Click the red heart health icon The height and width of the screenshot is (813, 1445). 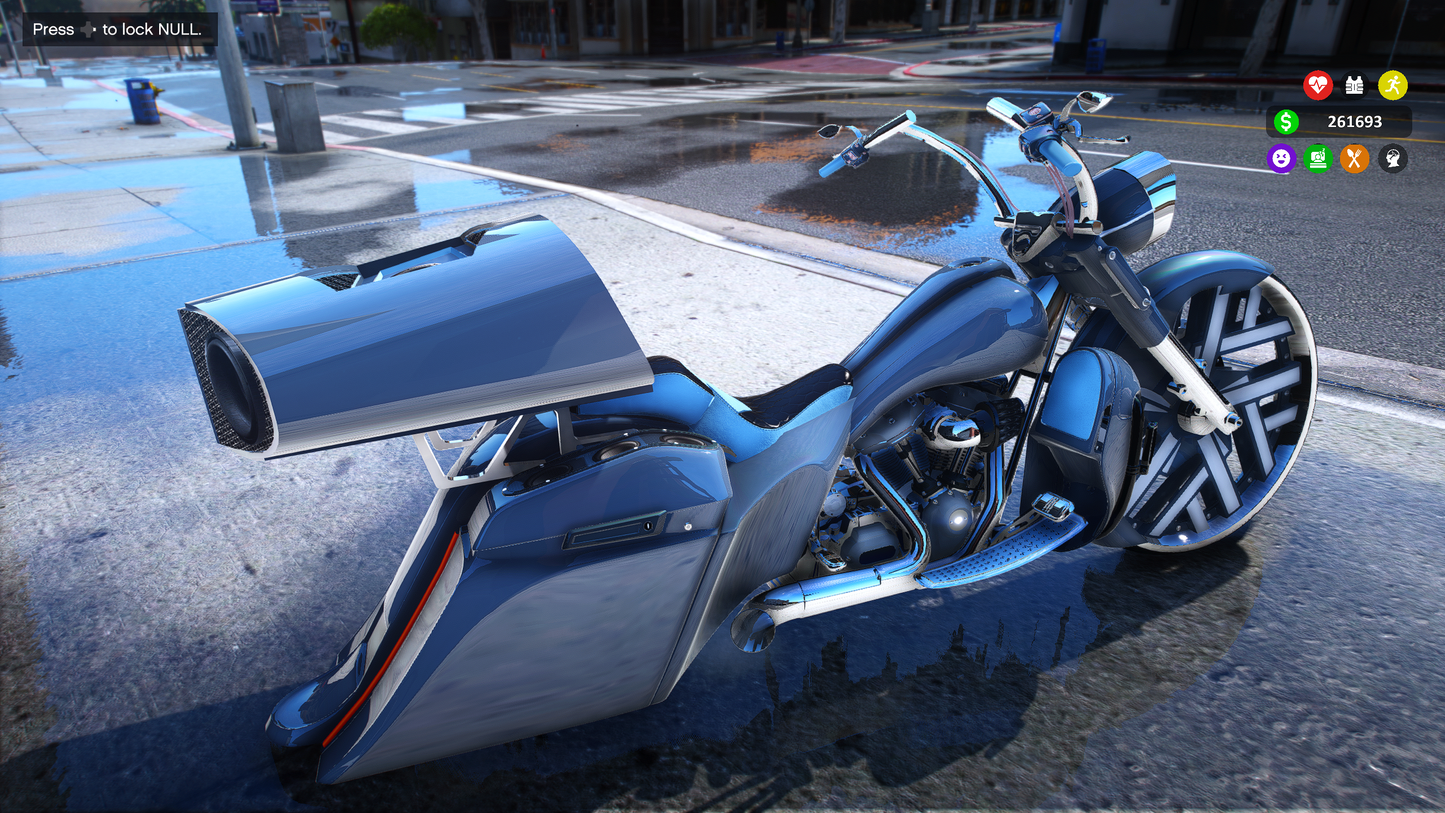coord(1317,85)
